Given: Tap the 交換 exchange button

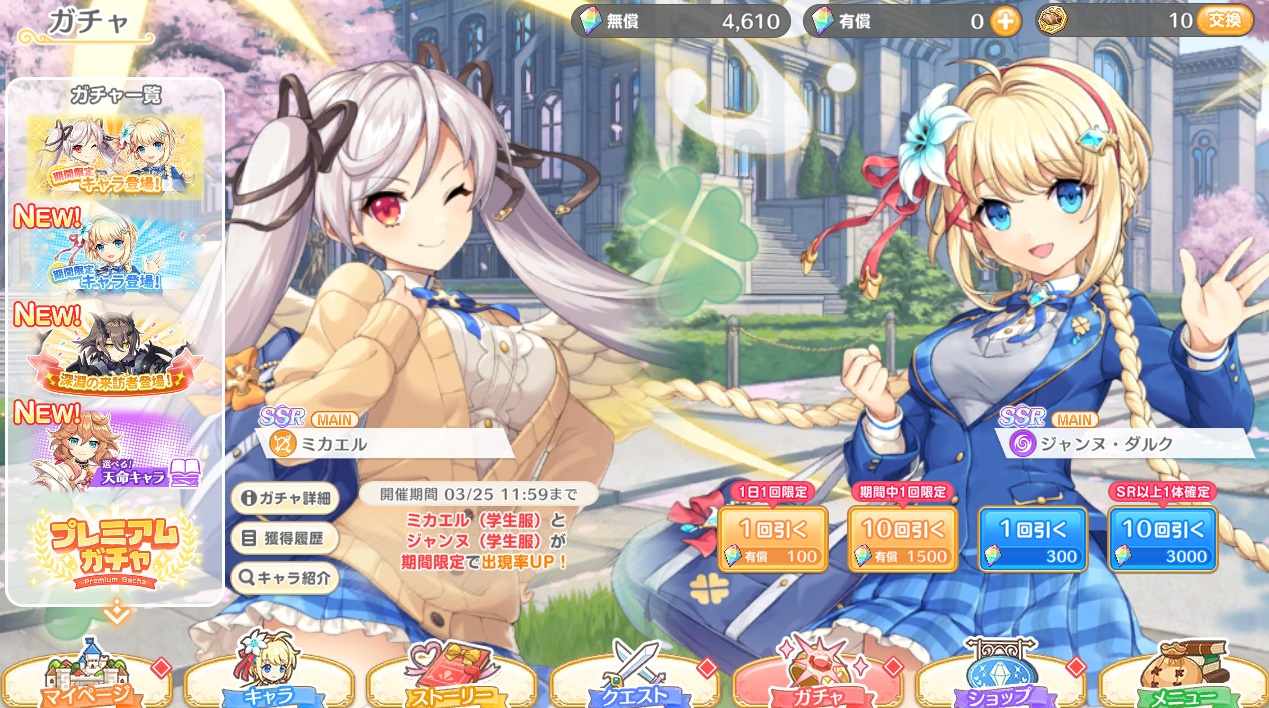Looking at the screenshot, I should pyautogui.click(x=1224, y=20).
